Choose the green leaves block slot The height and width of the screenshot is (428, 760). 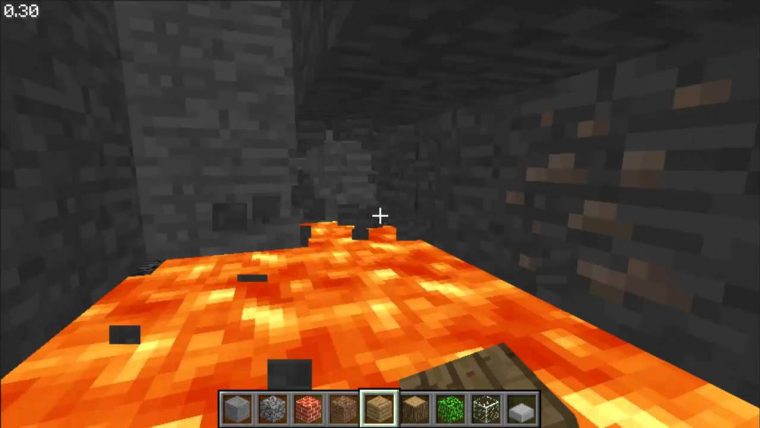[x=449, y=408]
